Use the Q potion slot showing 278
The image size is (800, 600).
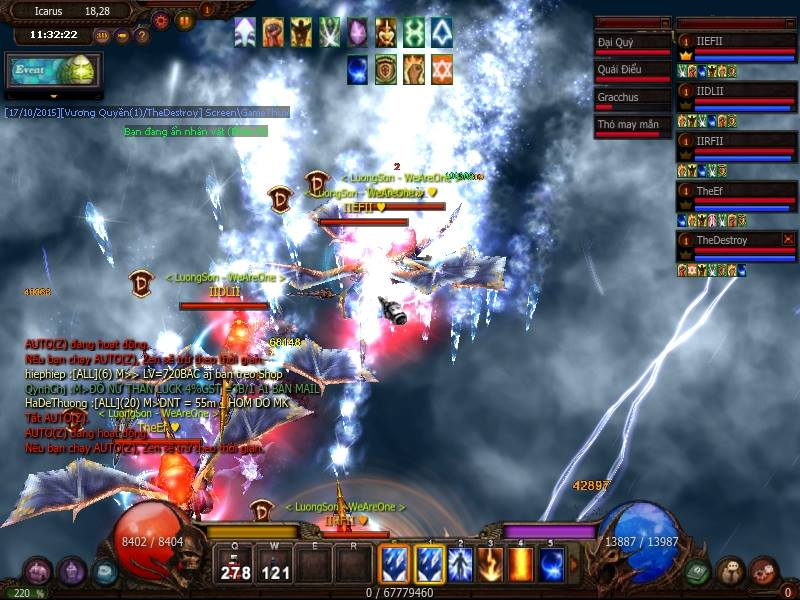[235, 565]
